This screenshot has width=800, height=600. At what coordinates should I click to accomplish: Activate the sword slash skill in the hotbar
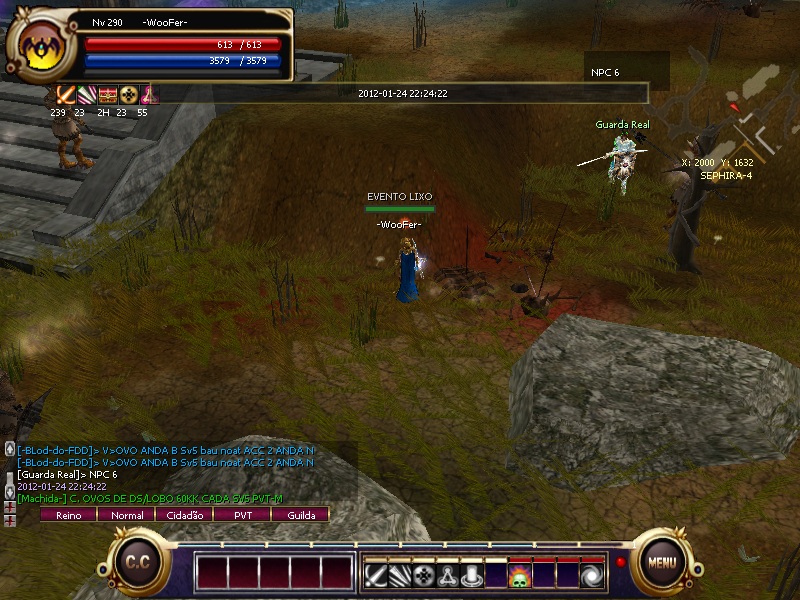(375, 576)
